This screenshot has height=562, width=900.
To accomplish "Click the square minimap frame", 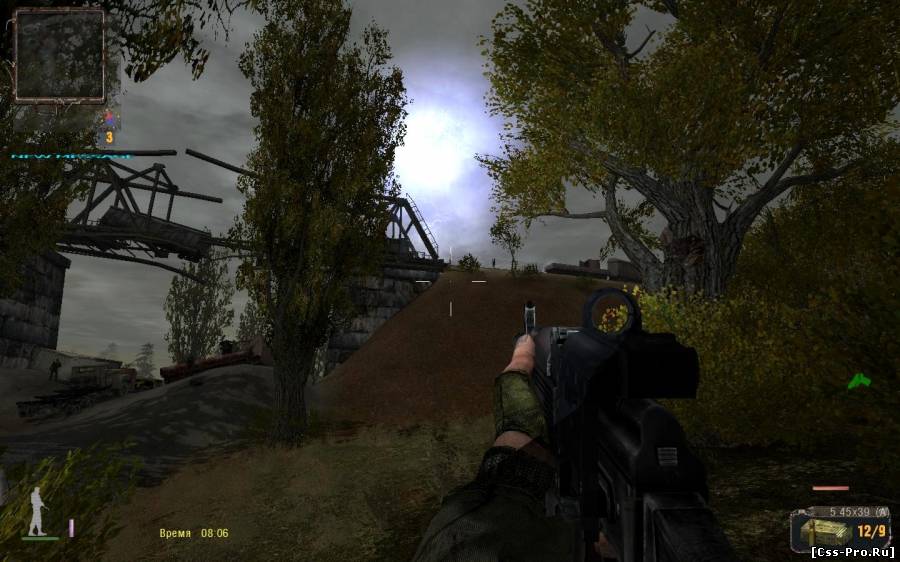I will (x=59, y=55).
